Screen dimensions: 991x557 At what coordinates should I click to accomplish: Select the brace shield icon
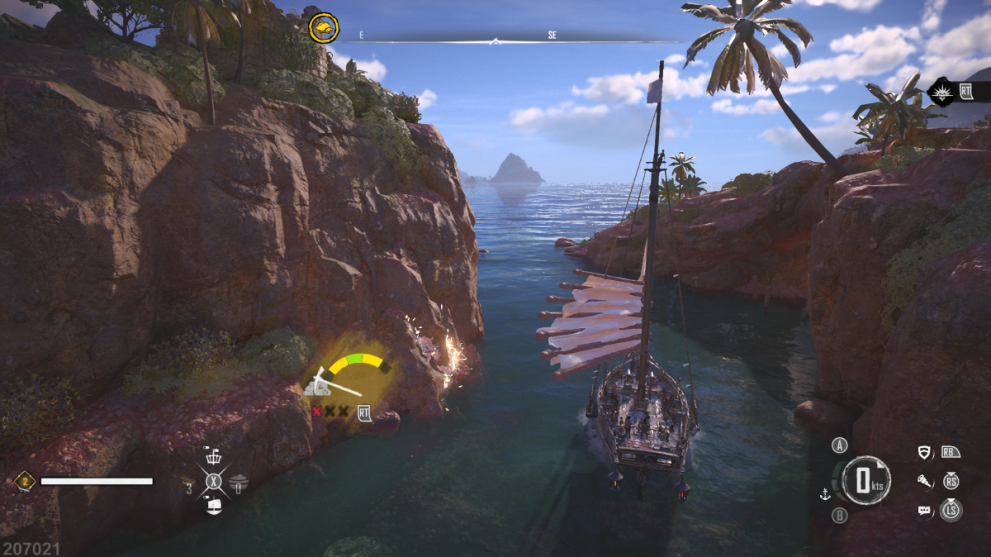click(925, 453)
